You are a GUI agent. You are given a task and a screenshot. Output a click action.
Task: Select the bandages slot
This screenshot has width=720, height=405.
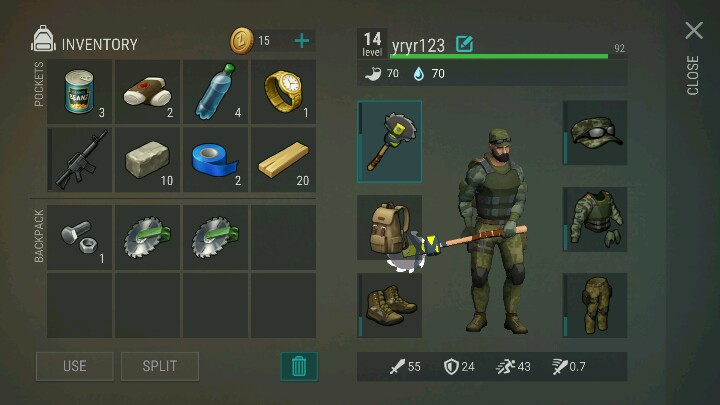(147, 92)
